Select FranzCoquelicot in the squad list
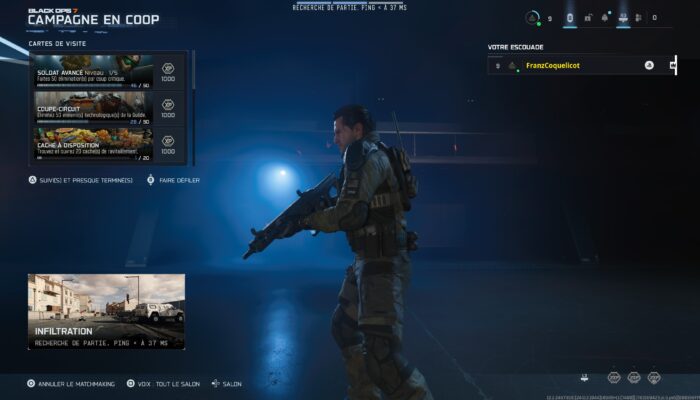This screenshot has width=700, height=400. point(552,65)
